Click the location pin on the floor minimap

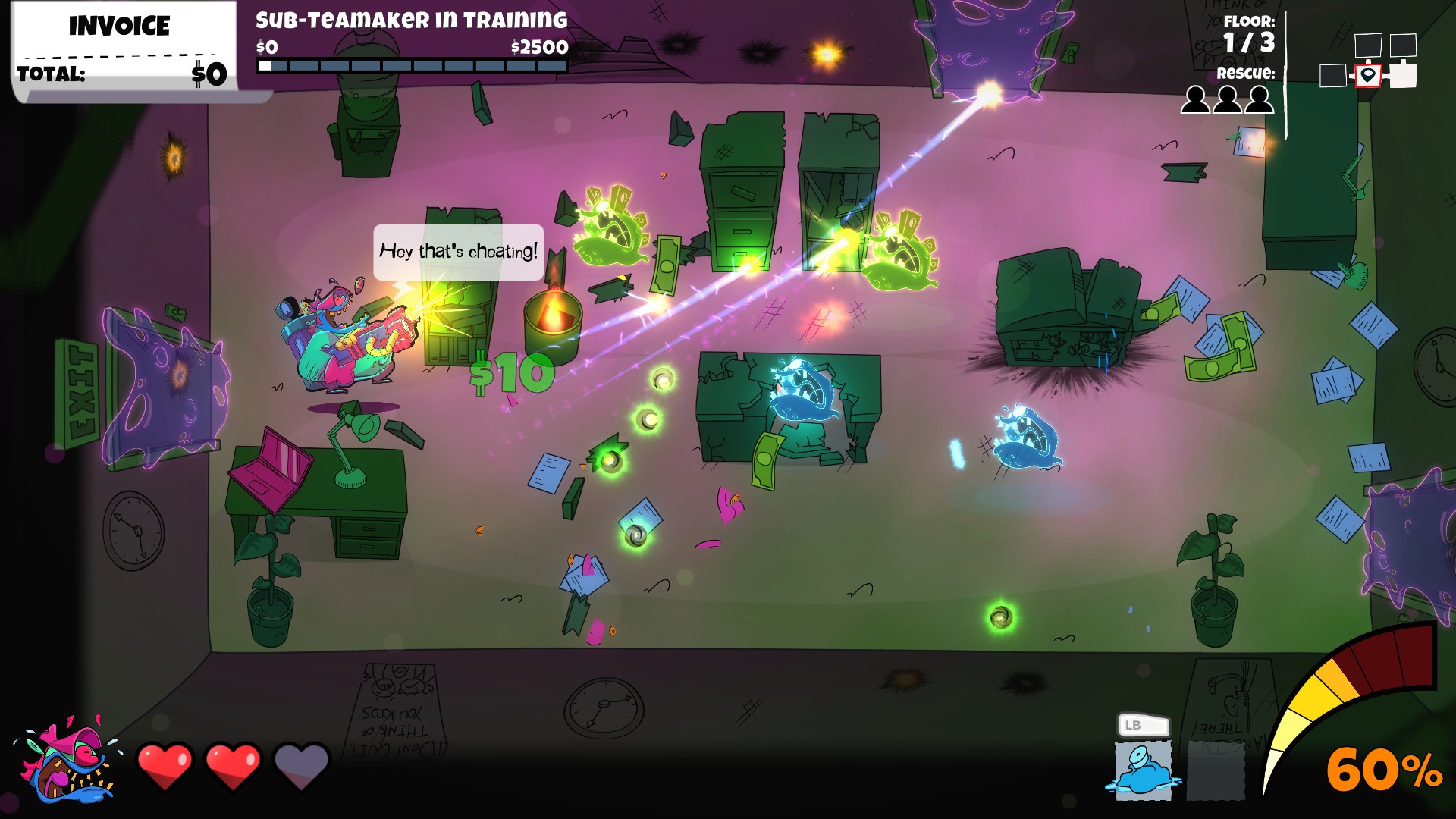pos(1367,76)
